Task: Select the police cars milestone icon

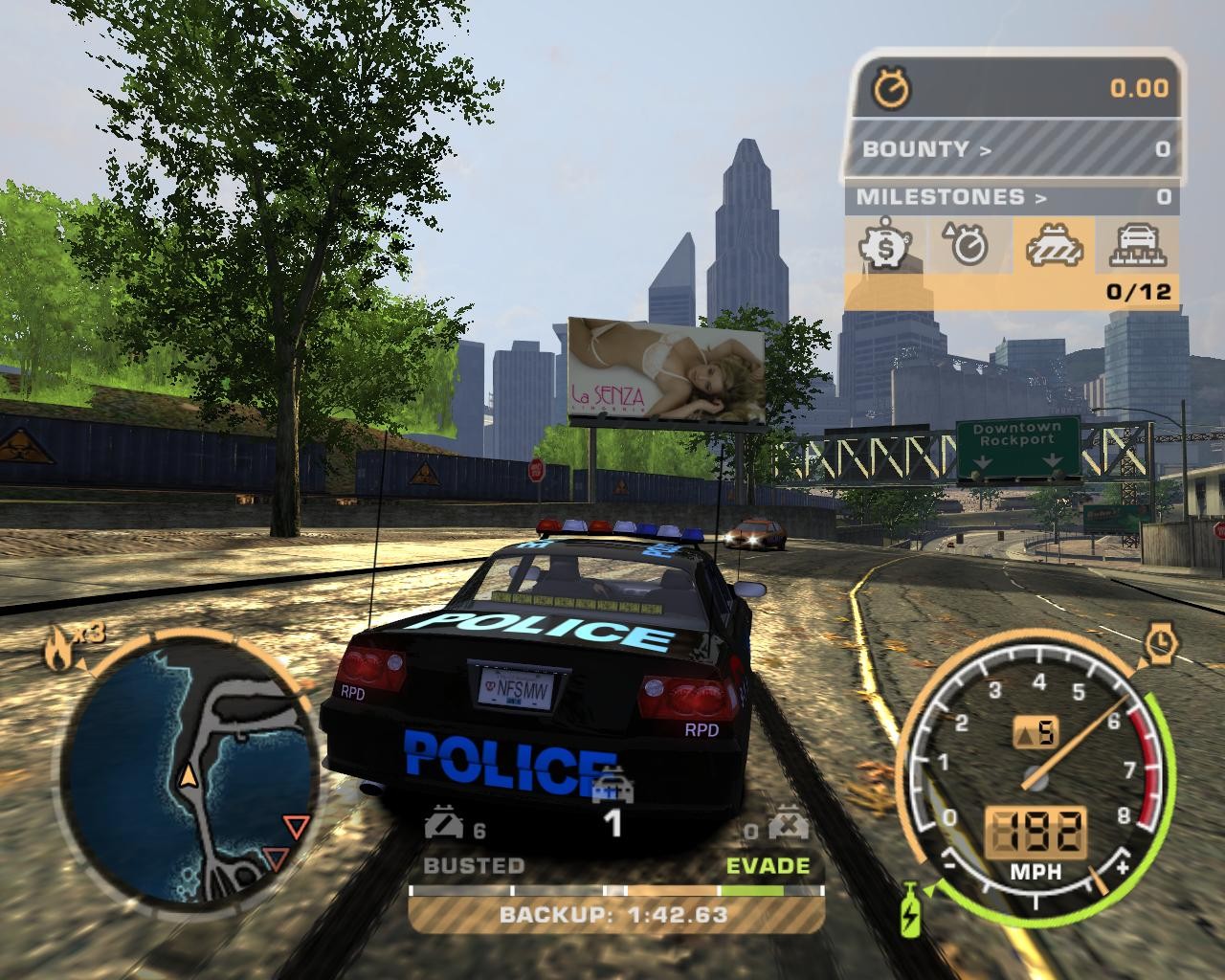Action: point(1136,246)
